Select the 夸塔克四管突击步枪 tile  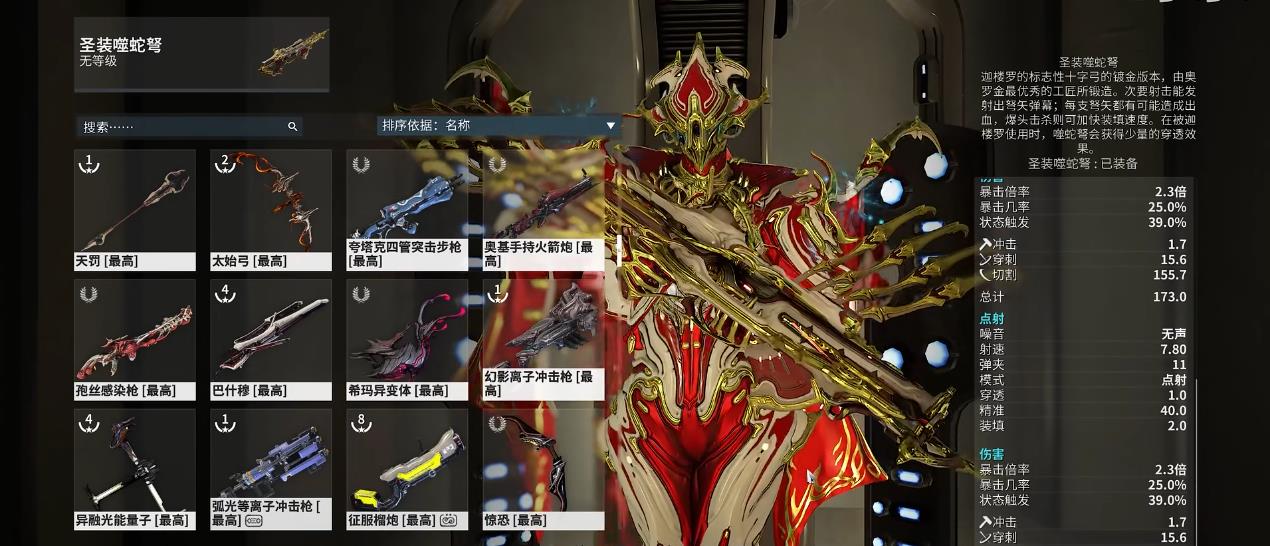tap(407, 210)
